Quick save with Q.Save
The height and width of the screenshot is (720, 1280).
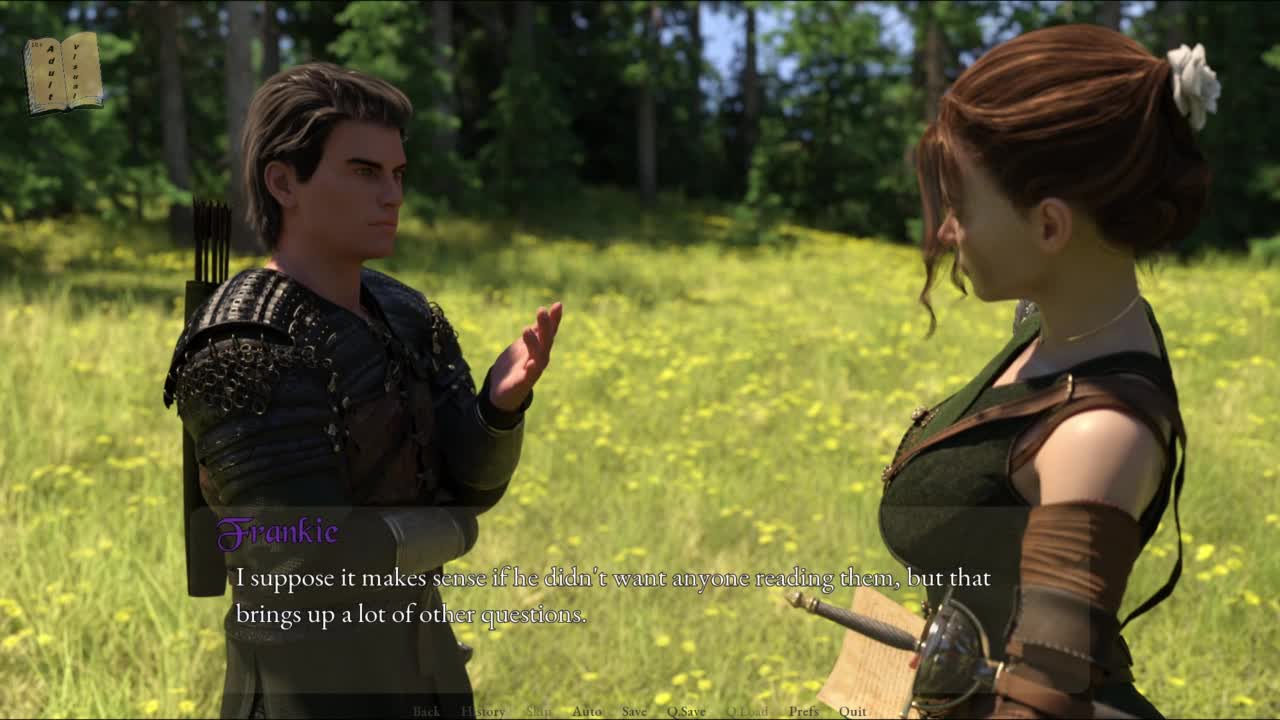[686, 711]
